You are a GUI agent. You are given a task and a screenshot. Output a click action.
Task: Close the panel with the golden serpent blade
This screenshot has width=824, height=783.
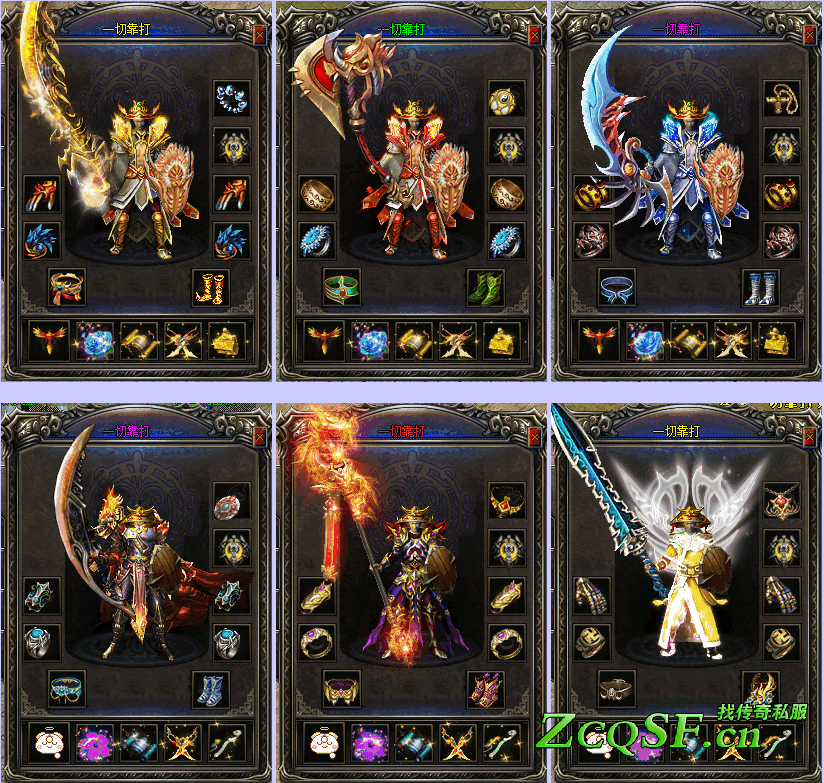[260, 34]
